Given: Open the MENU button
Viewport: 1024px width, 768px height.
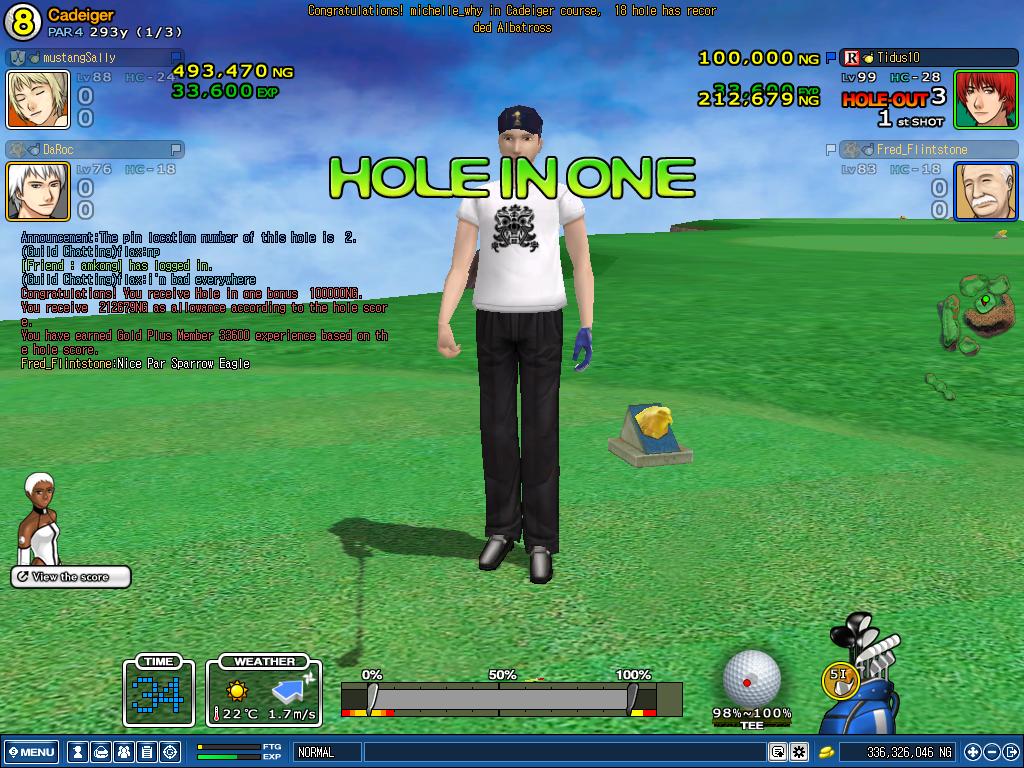Looking at the screenshot, I should click(31, 752).
